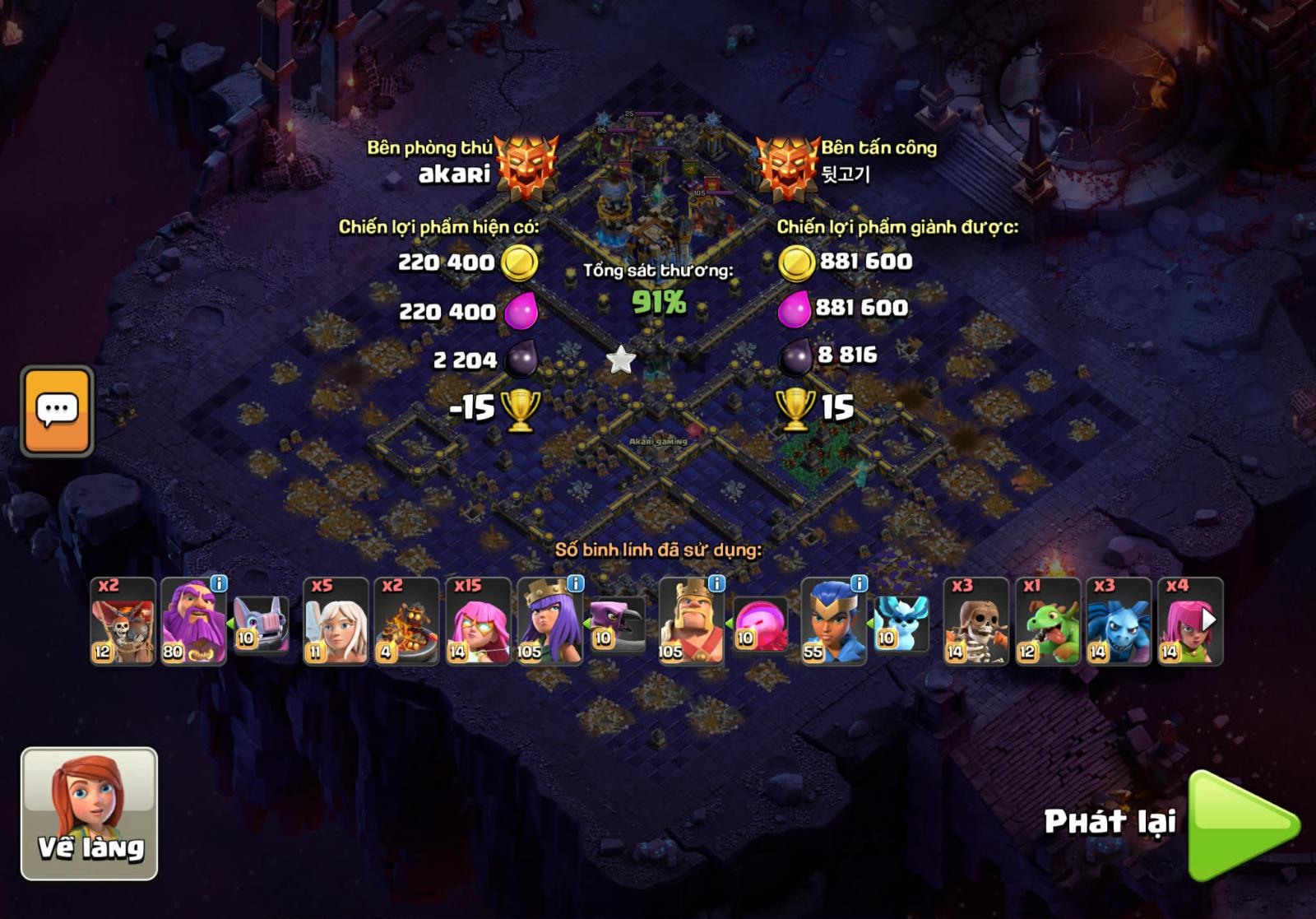The width and height of the screenshot is (1316, 919).
Task: Show info for the Grand Warden
Action: click(219, 583)
